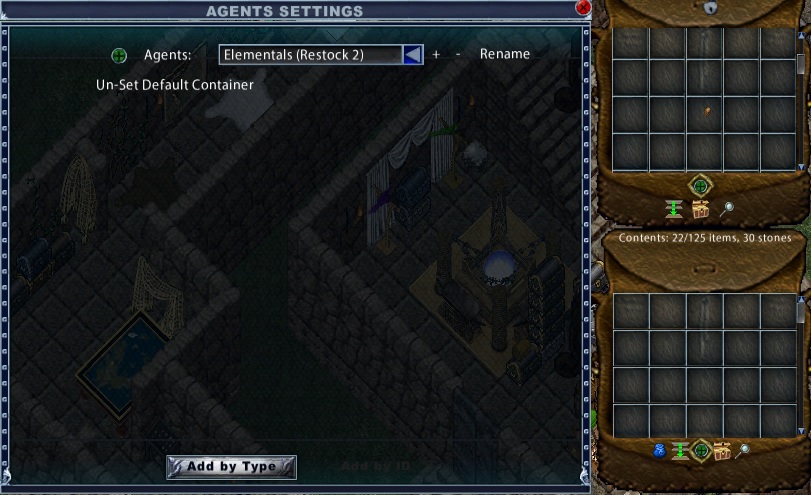Add a new agent with the plus sign
811x495 pixels.
[x=436, y=54]
